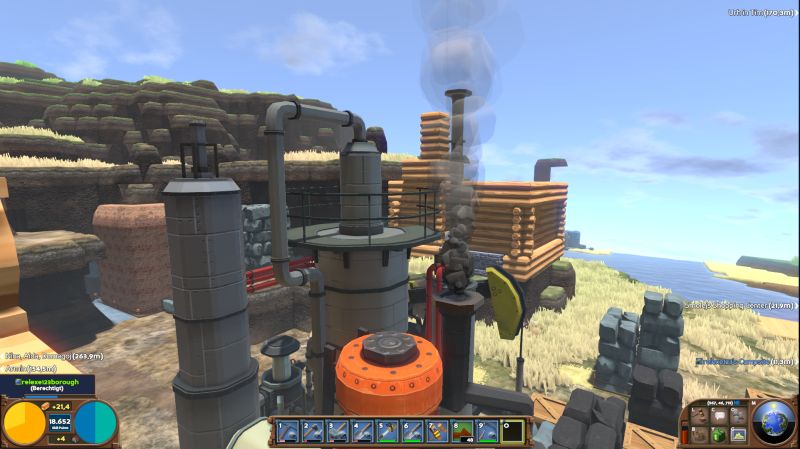Open the world map globe
The image size is (800, 449).
click(x=774, y=422)
